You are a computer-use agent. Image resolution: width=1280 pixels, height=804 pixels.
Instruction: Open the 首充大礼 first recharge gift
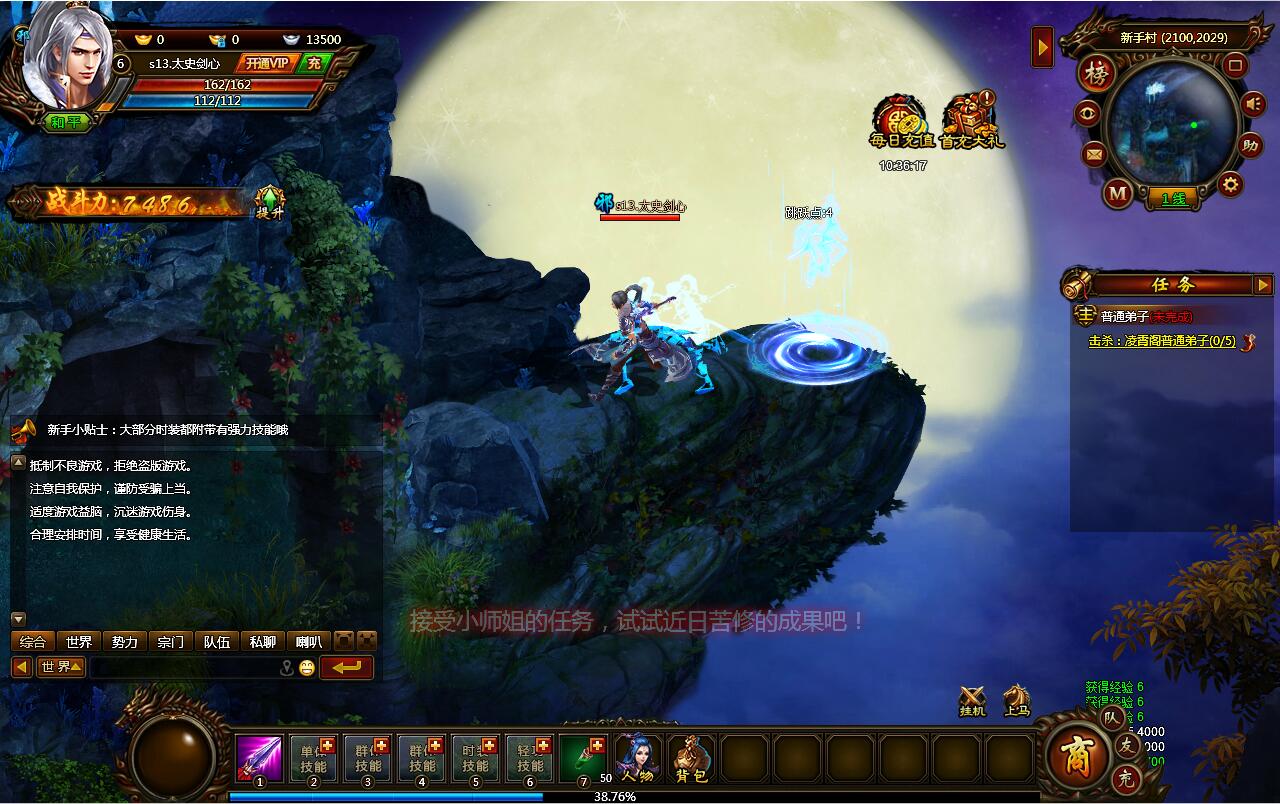(972, 123)
